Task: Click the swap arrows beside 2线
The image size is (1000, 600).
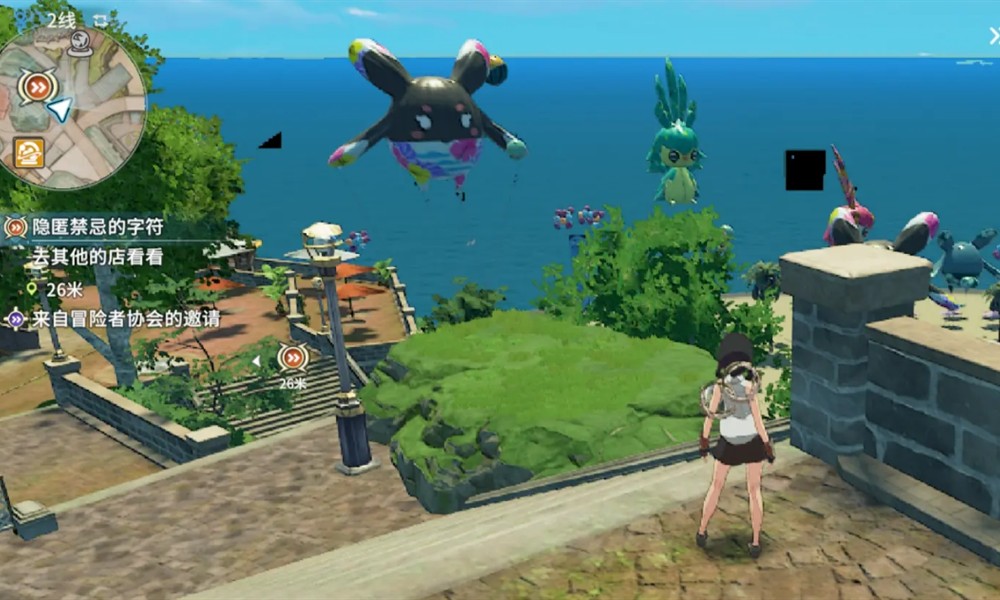Action: pos(100,20)
